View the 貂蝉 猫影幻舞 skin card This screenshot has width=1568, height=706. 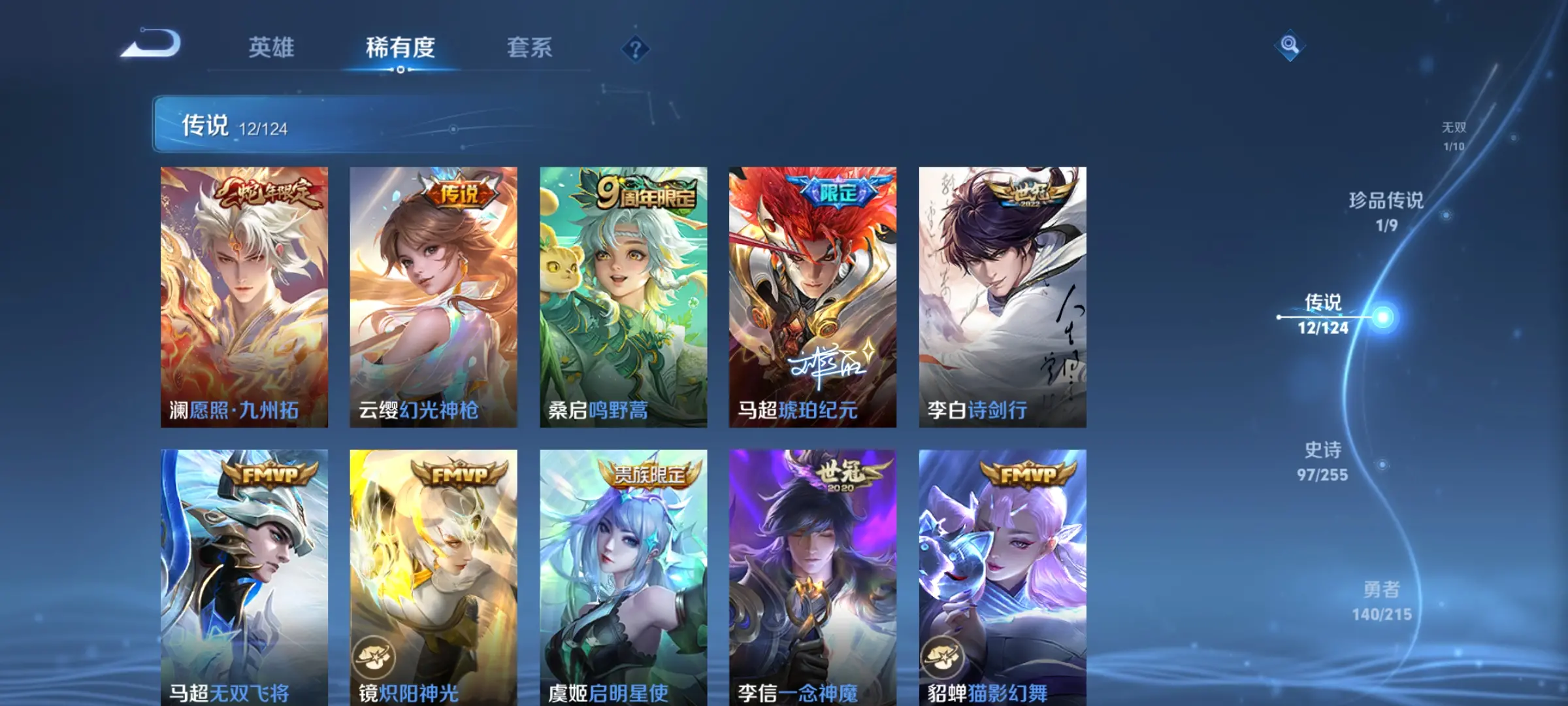click(1002, 577)
